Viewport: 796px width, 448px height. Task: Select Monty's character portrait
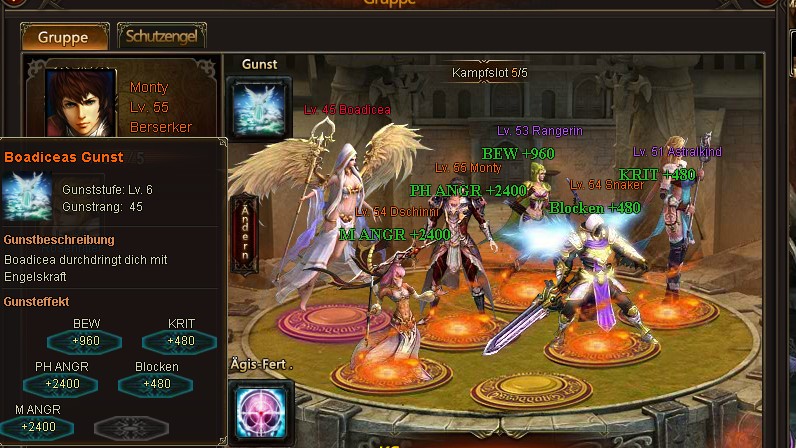click(x=82, y=101)
